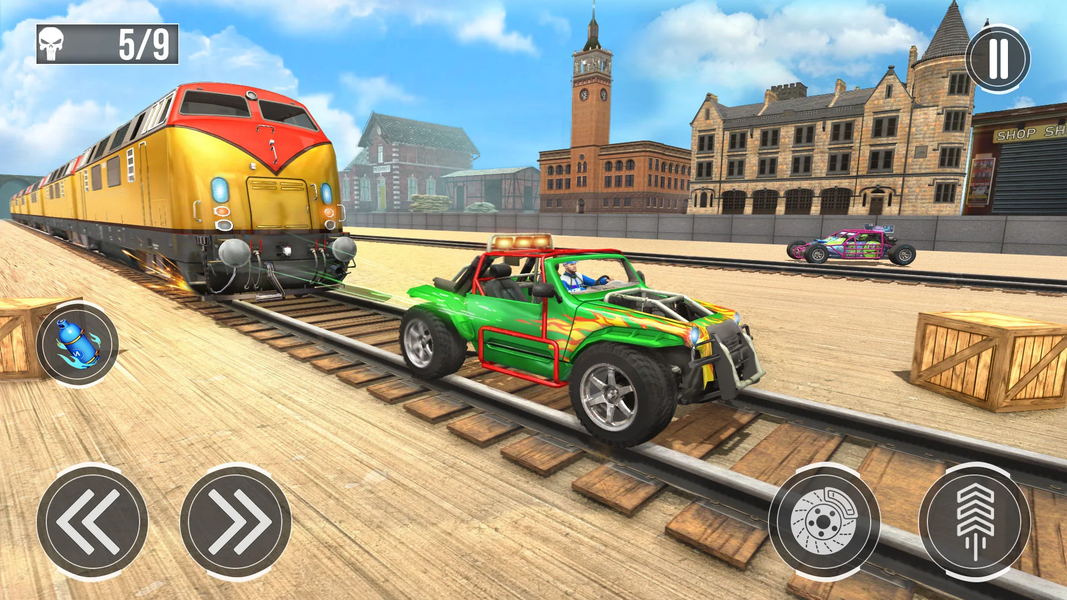Pause the game

(997, 58)
